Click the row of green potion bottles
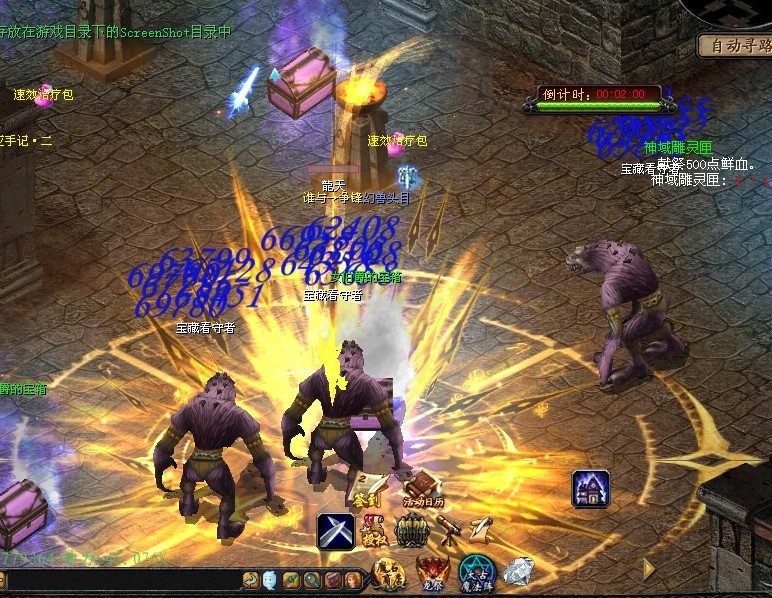The height and width of the screenshot is (598, 772). point(411,531)
